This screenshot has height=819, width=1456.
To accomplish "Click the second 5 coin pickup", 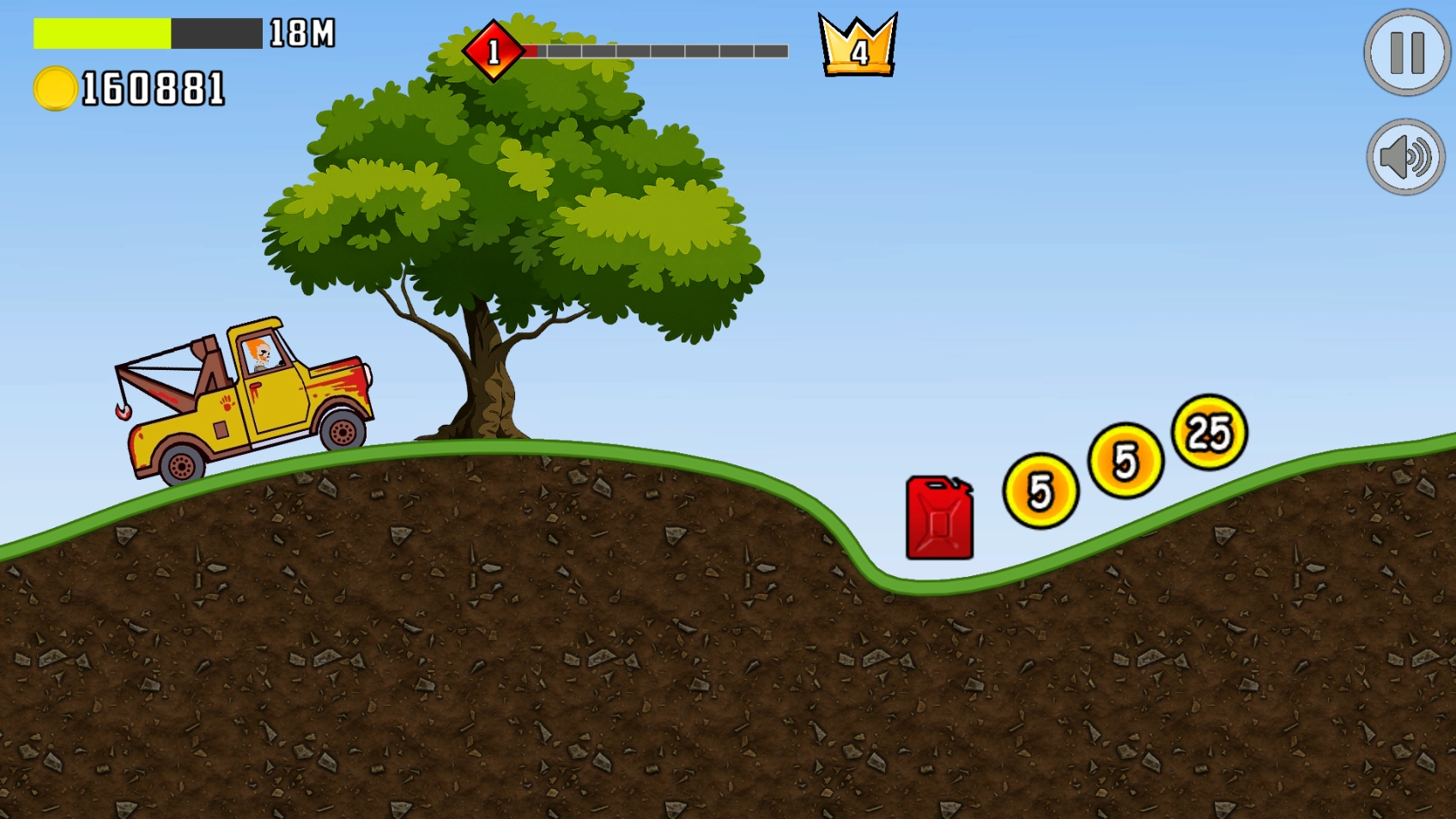I will (1125, 462).
